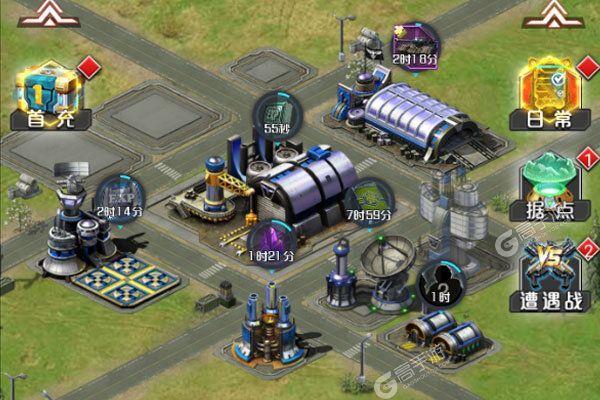The image size is (600, 400).
Task: Enter the 遭遇战 encounter battle
Action: [x=550, y=271]
